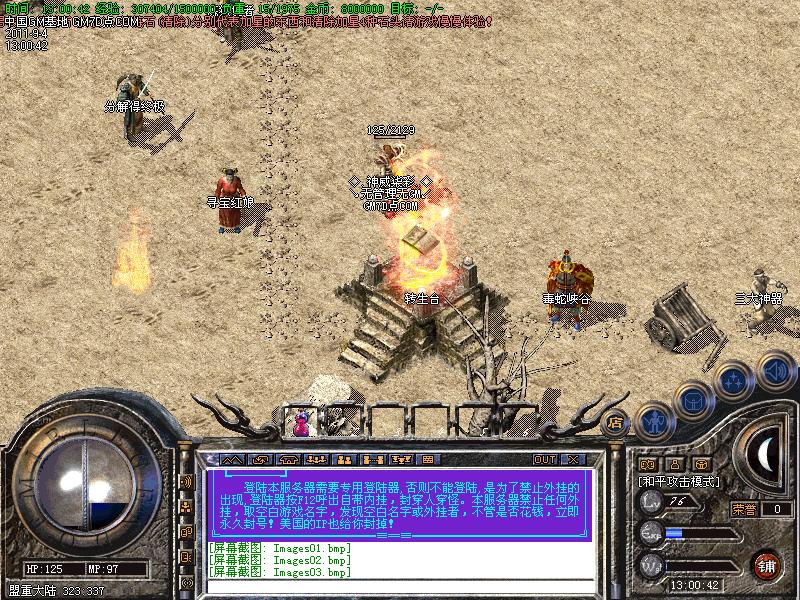
Task: Switch the 和平攻击模式 attack mode label
Action: (681, 481)
